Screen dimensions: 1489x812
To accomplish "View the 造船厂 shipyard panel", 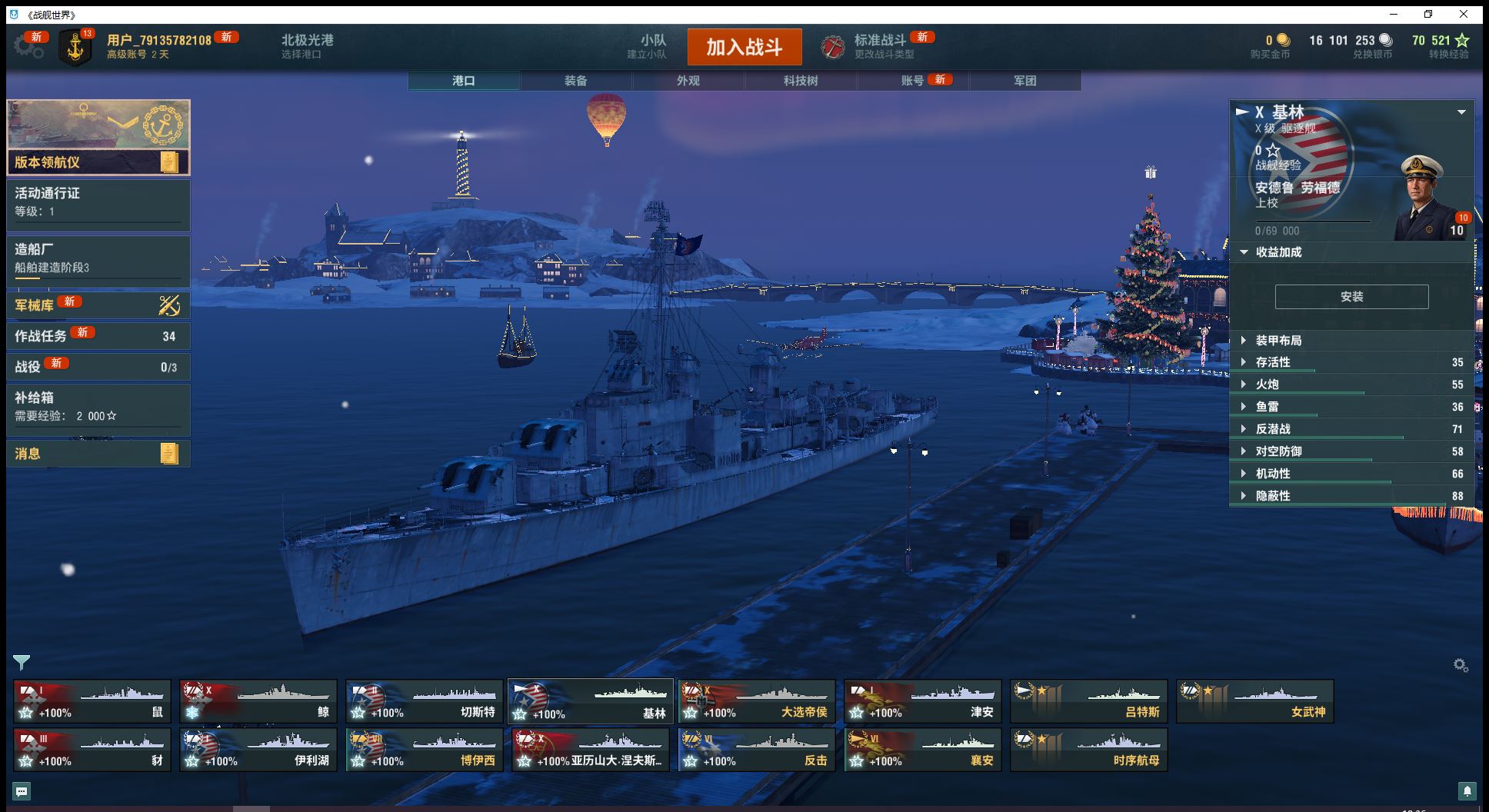I will click(x=98, y=258).
